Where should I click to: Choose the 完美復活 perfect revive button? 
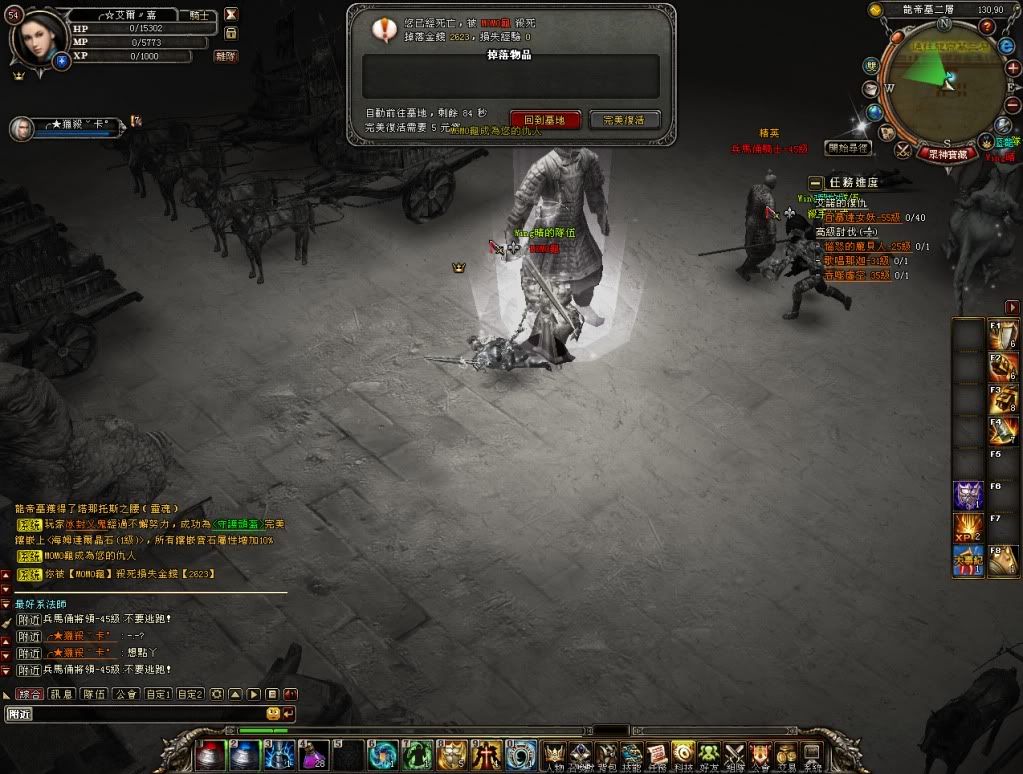point(625,119)
